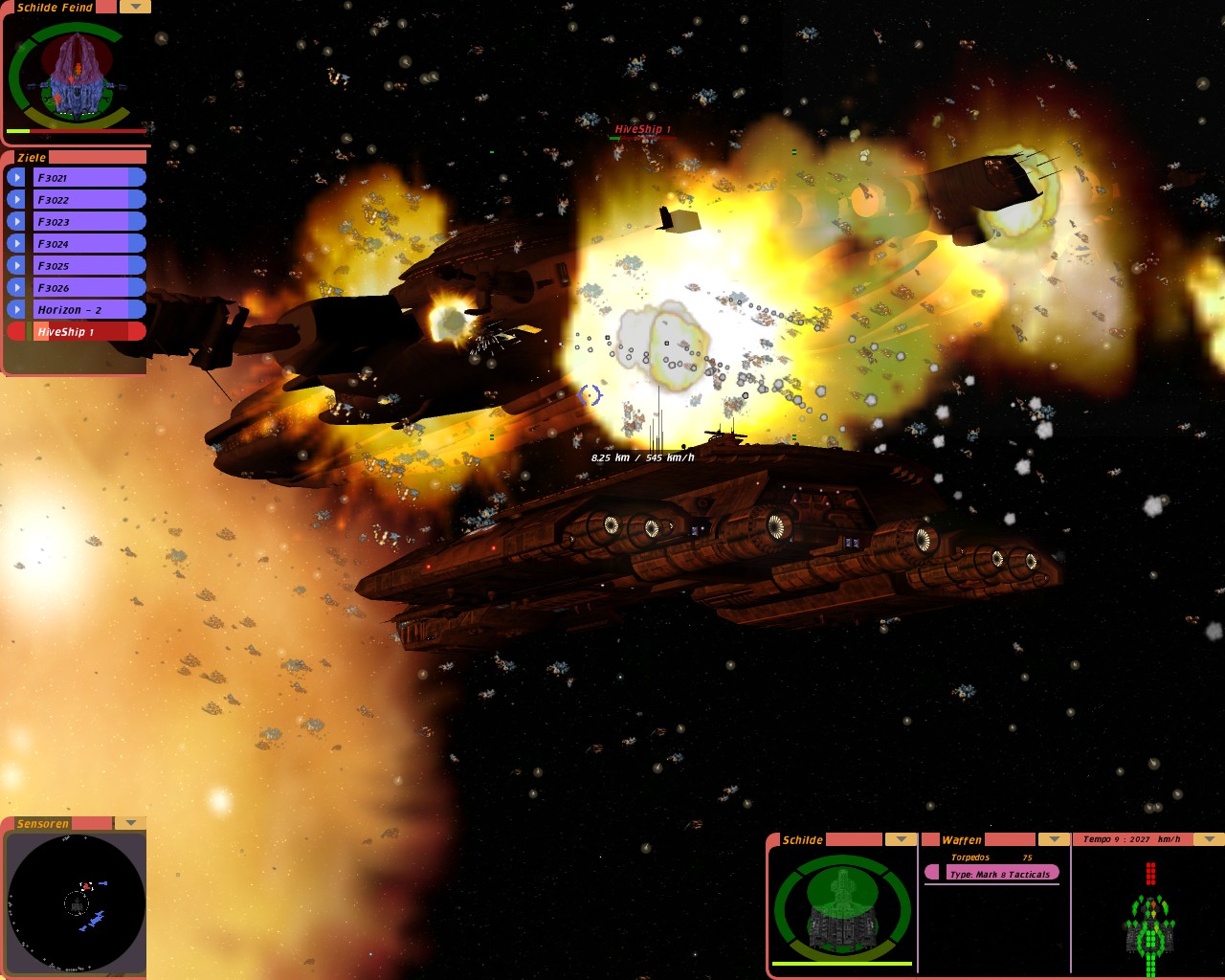
Task: Minimize the Sensoren panel
Action: tap(130, 823)
